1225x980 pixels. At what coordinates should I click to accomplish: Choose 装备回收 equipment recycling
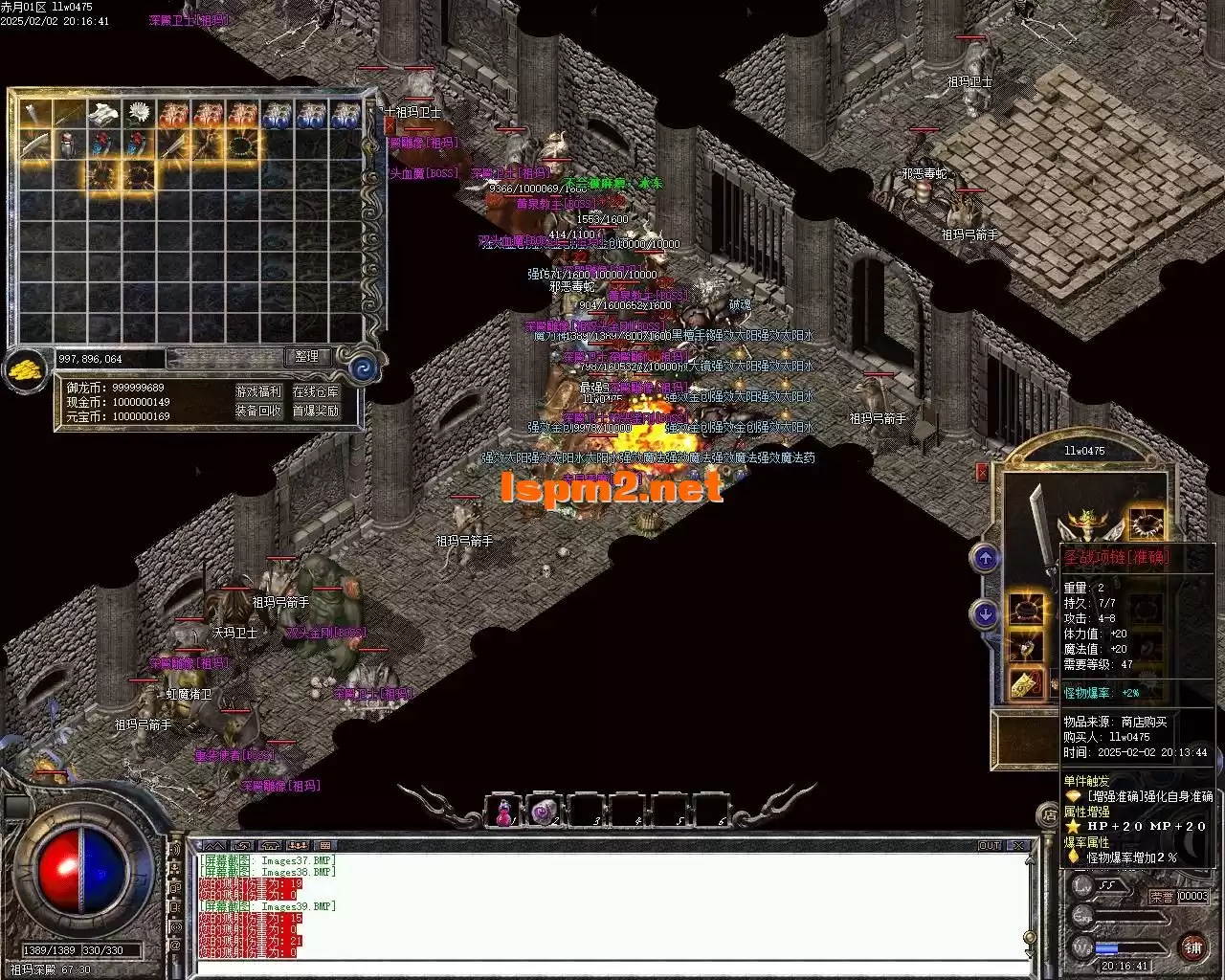coord(258,411)
